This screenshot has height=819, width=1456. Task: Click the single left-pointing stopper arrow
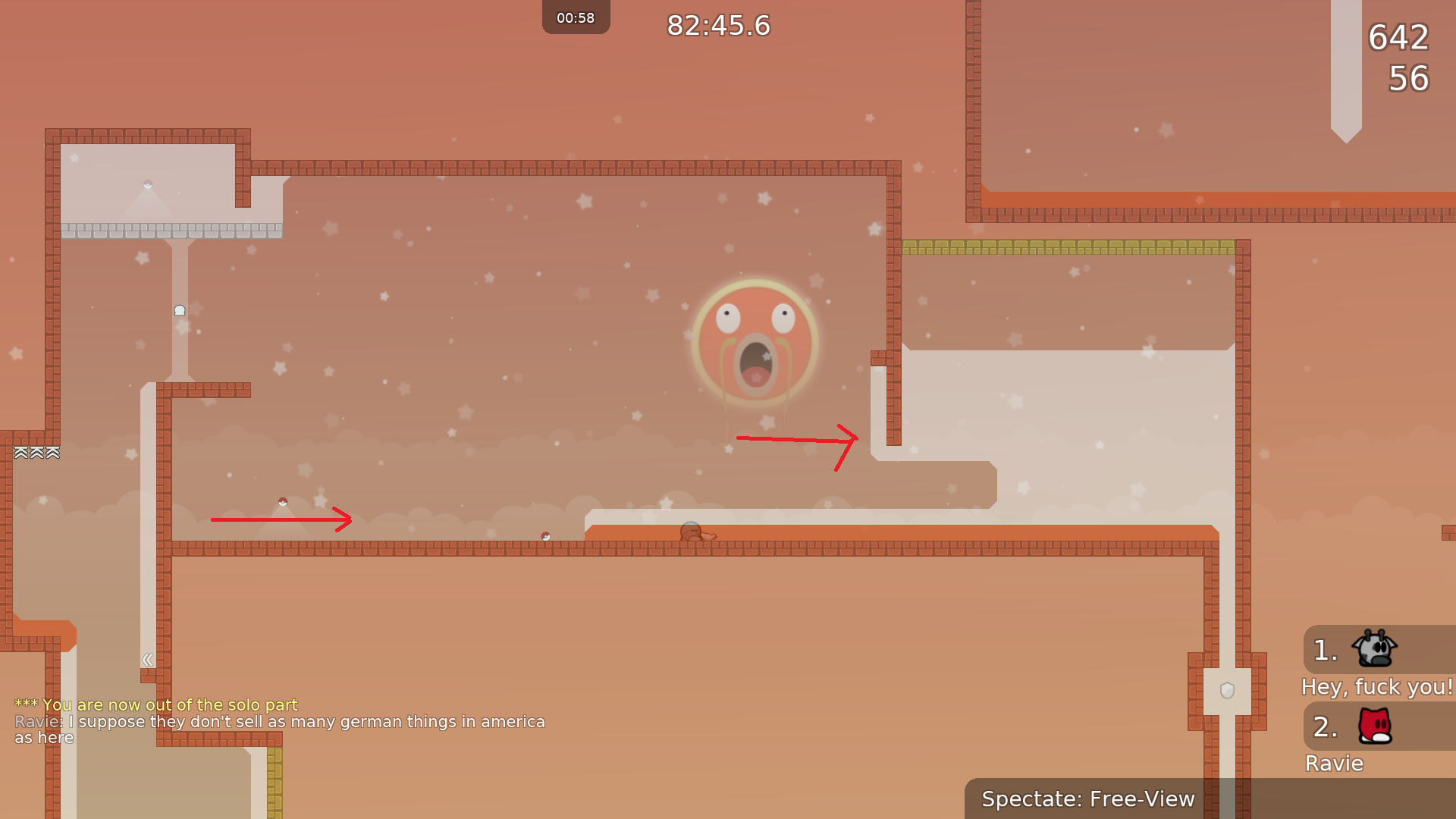click(x=147, y=659)
